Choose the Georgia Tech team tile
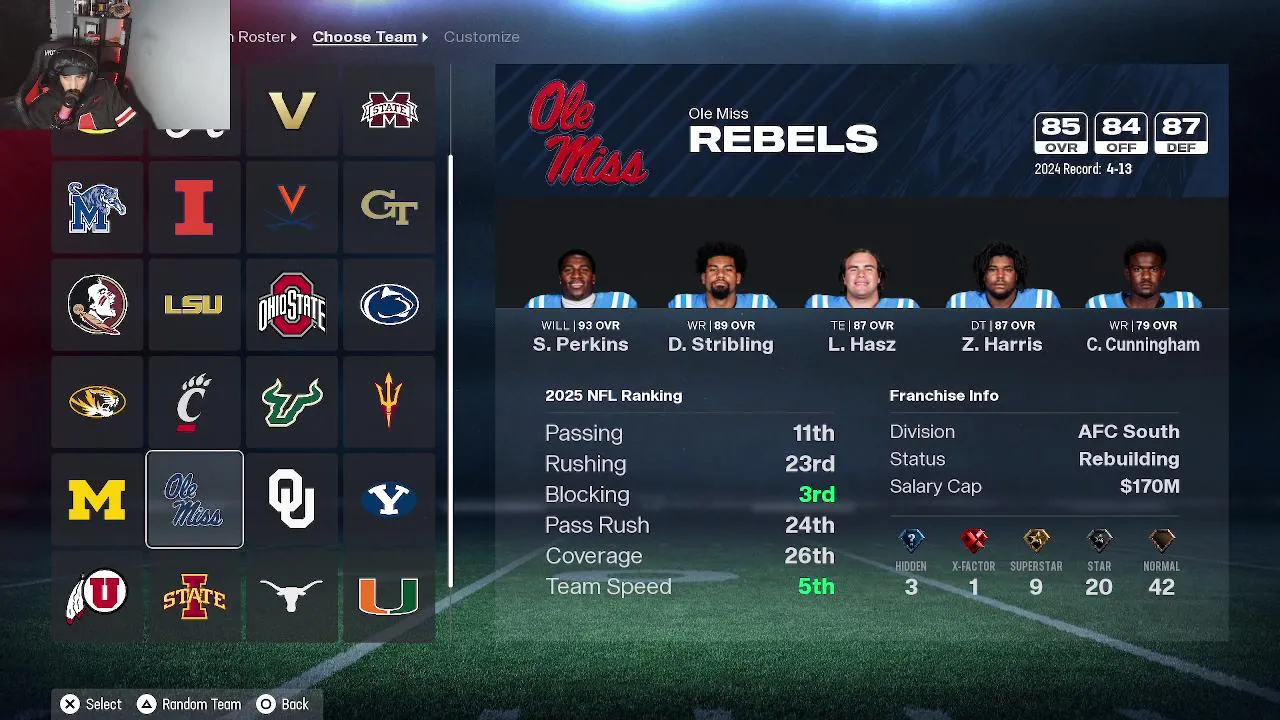The width and height of the screenshot is (1280, 720). point(389,208)
